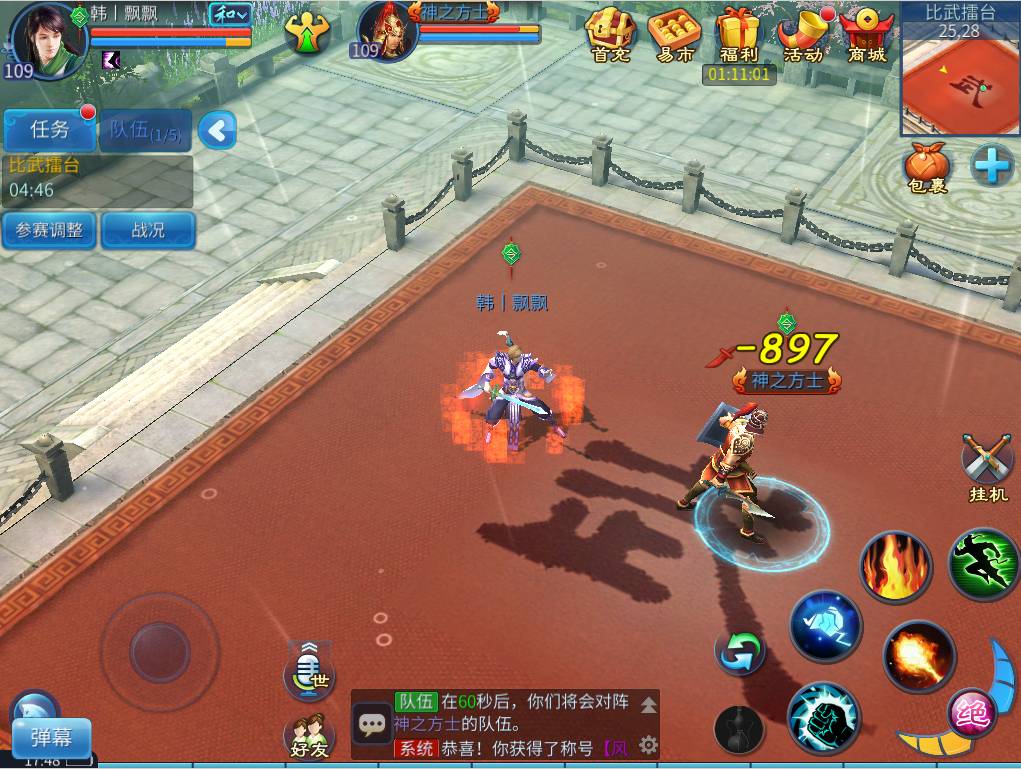Screen dimensions: 1021x769
Task: Expand the blue plus menu button
Action: 992,165
